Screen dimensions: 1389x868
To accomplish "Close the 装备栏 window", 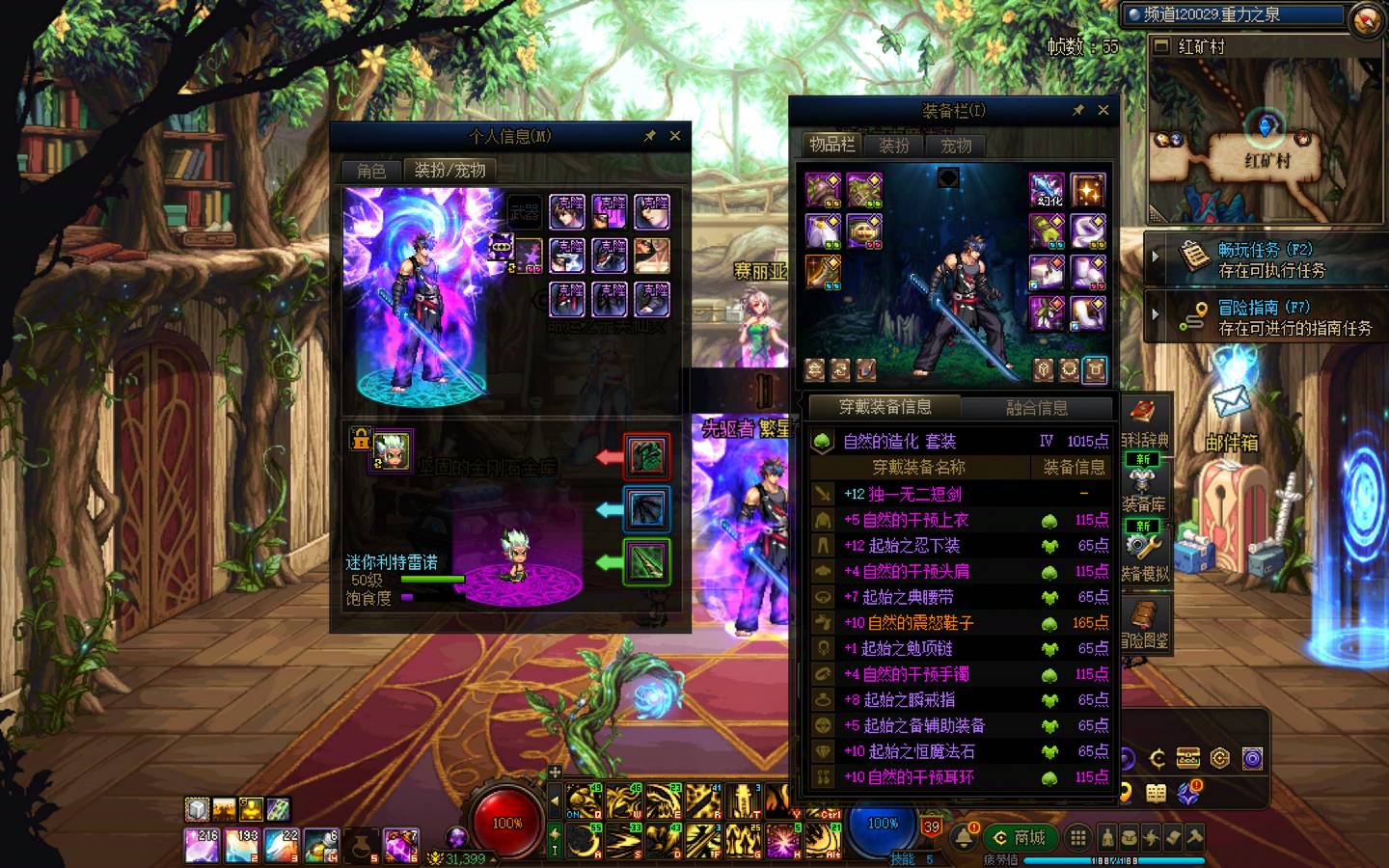I will 1103,111.
